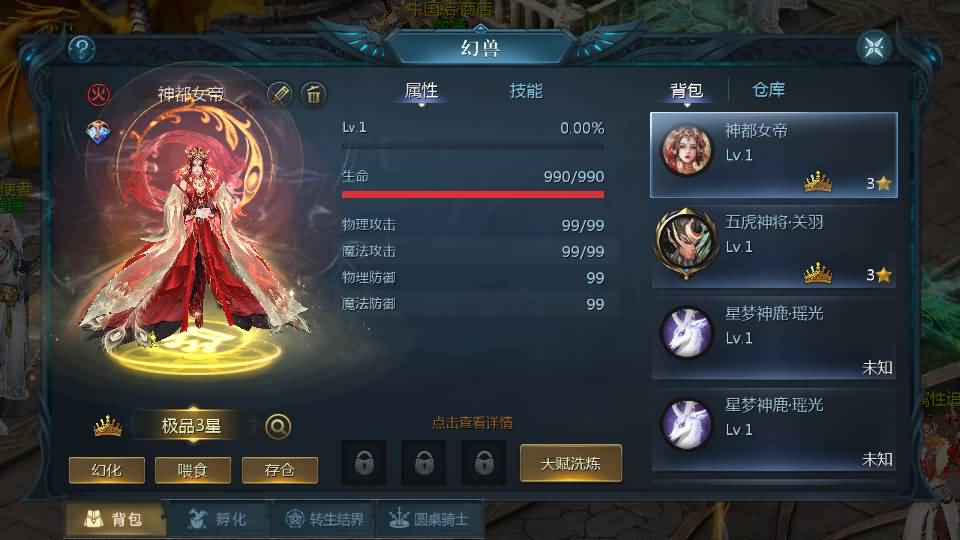The width and height of the screenshot is (960, 540).
Task: Feed the pet with 喂食
Action: pos(193,469)
